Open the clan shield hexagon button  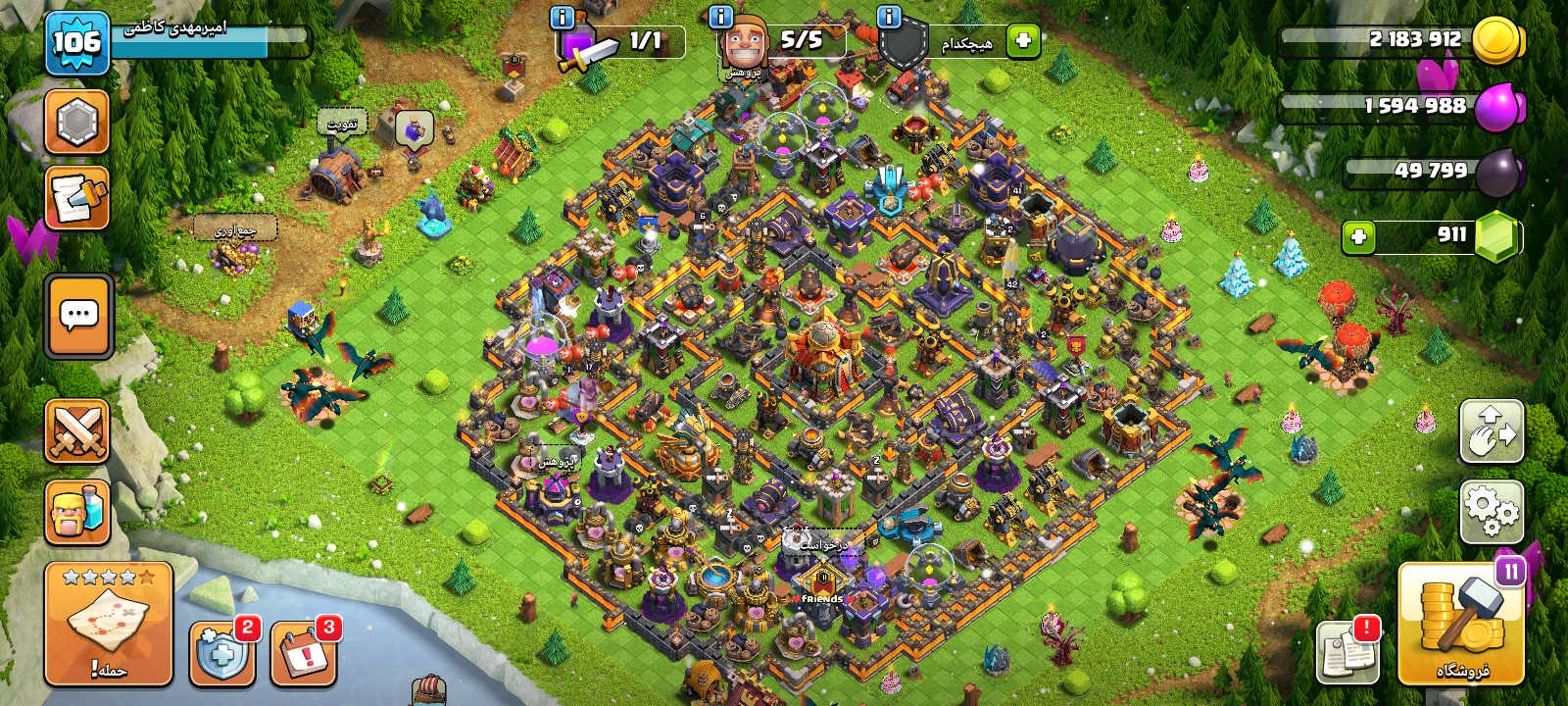tap(76, 124)
